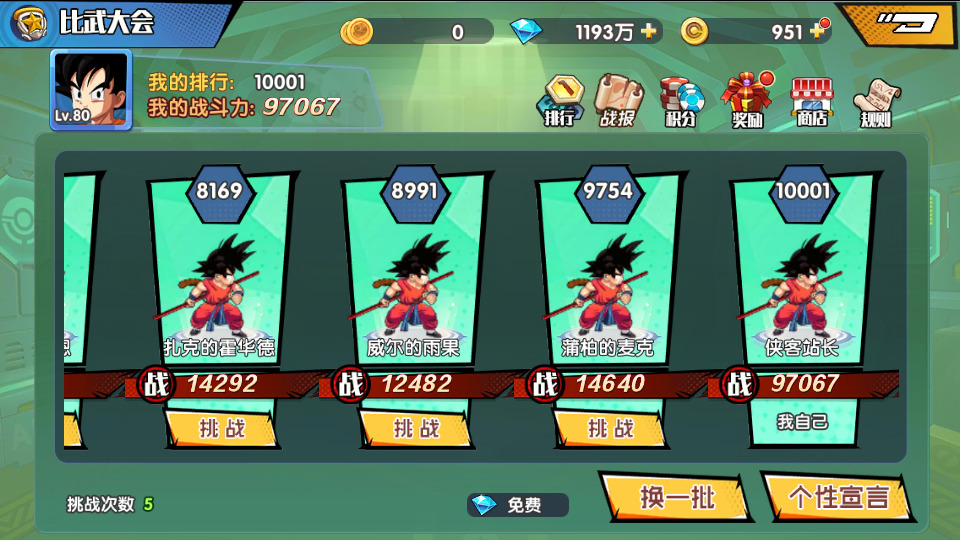960x540 pixels.
Task: Open the 战报 battle report scroll
Action: (x=618, y=101)
